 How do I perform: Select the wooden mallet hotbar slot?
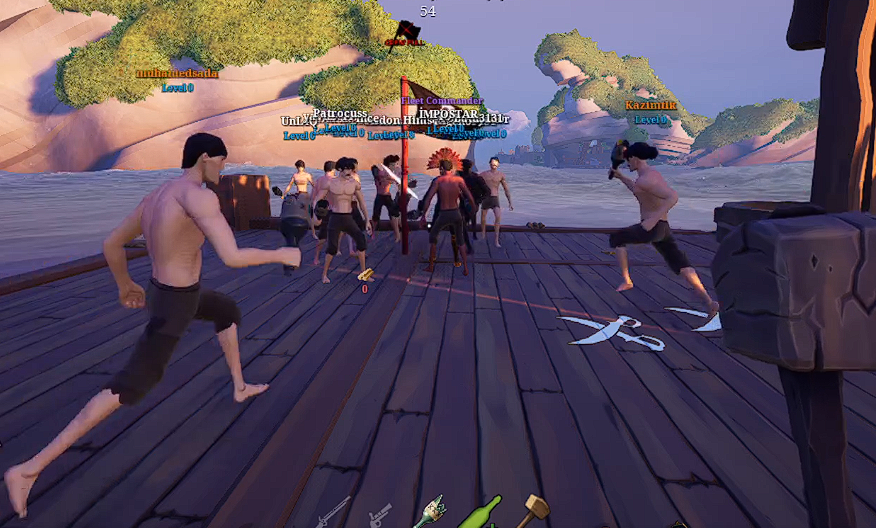533,509
